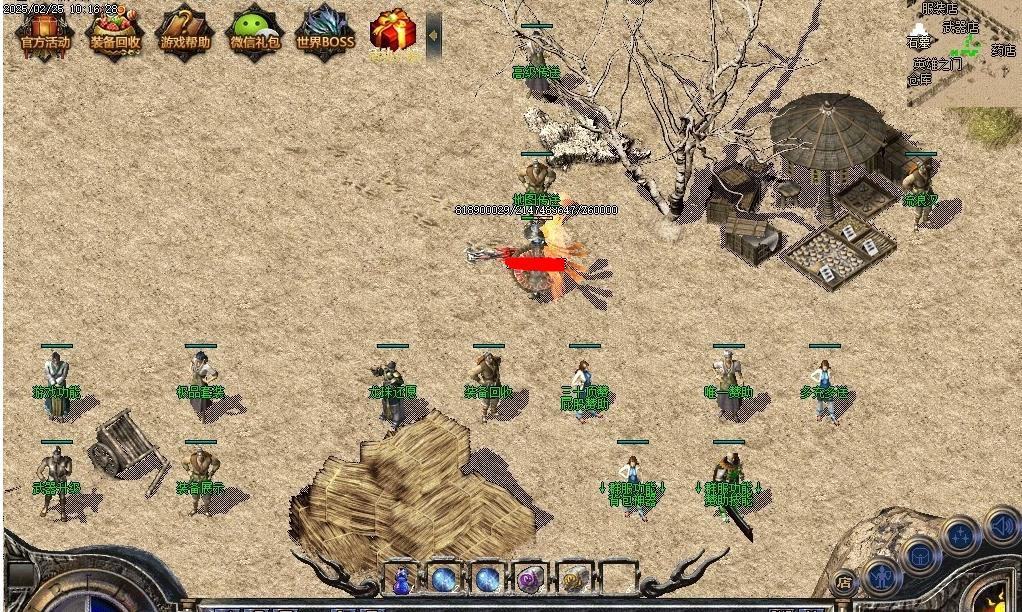Use the purple swirl item in the hotbar

pos(529,579)
